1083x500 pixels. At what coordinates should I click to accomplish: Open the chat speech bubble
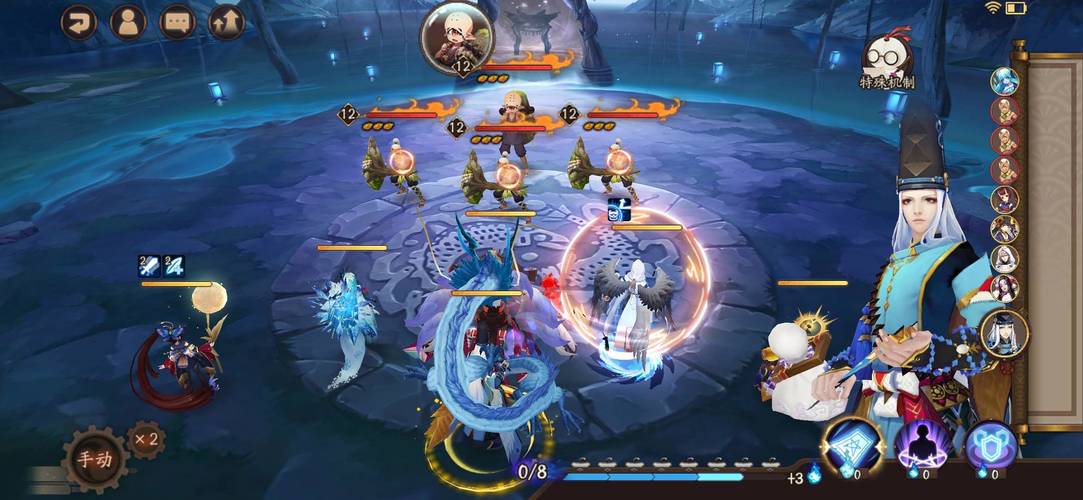tap(178, 22)
